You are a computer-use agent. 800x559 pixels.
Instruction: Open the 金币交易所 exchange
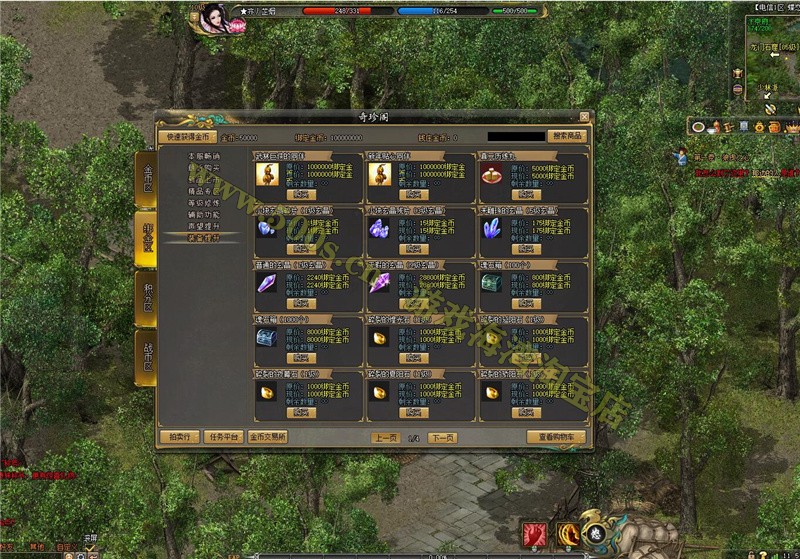coord(267,437)
